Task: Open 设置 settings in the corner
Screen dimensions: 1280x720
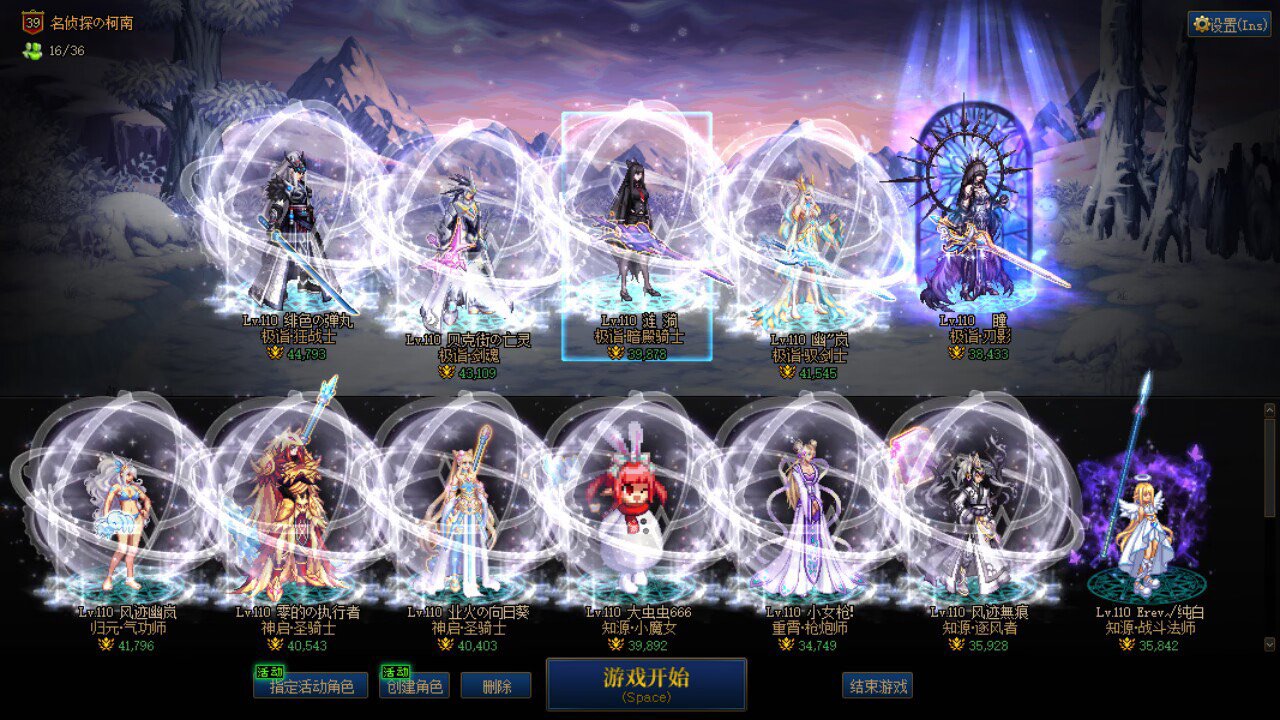Action: click(x=1229, y=25)
